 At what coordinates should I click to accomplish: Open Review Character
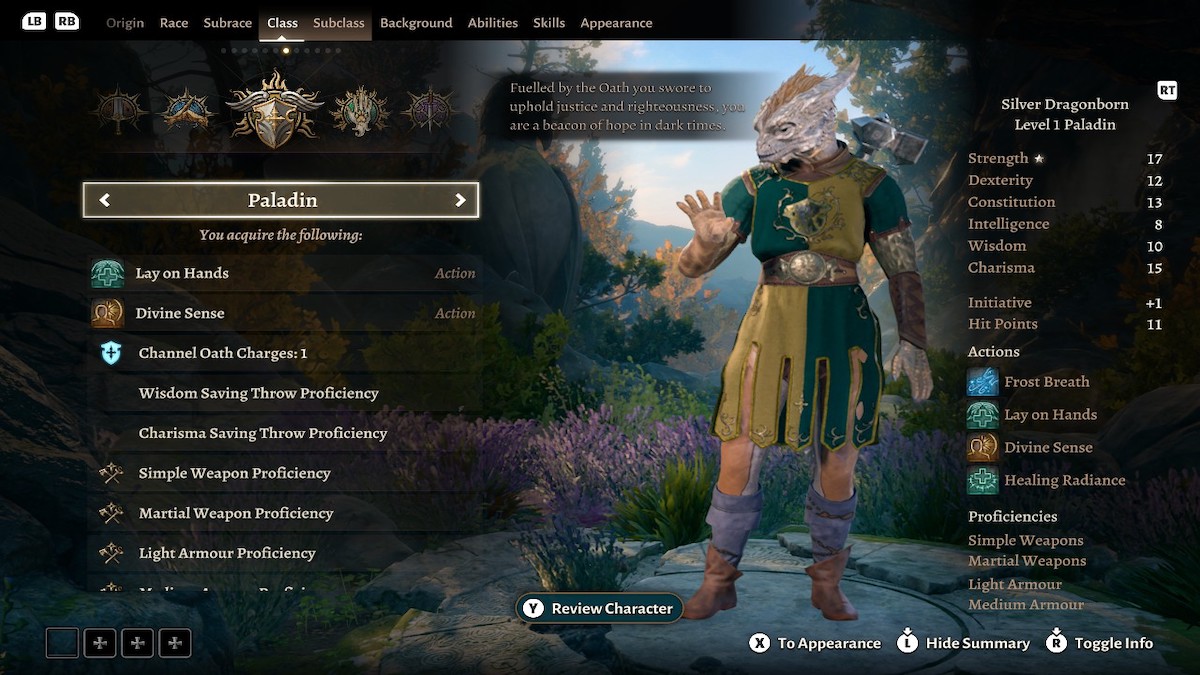point(600,608)
